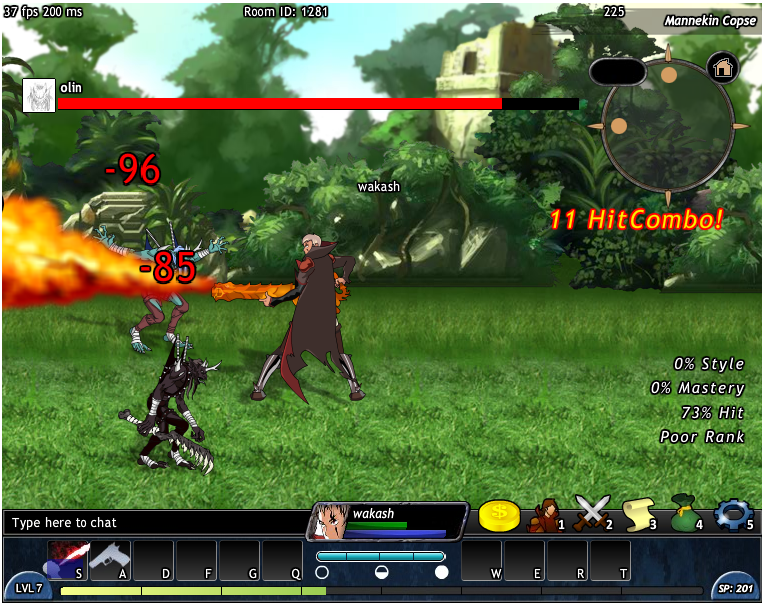Screen dimensions: 763x603
Task: Select the fully filled circle stance indicator
Action: coord(441,573)
